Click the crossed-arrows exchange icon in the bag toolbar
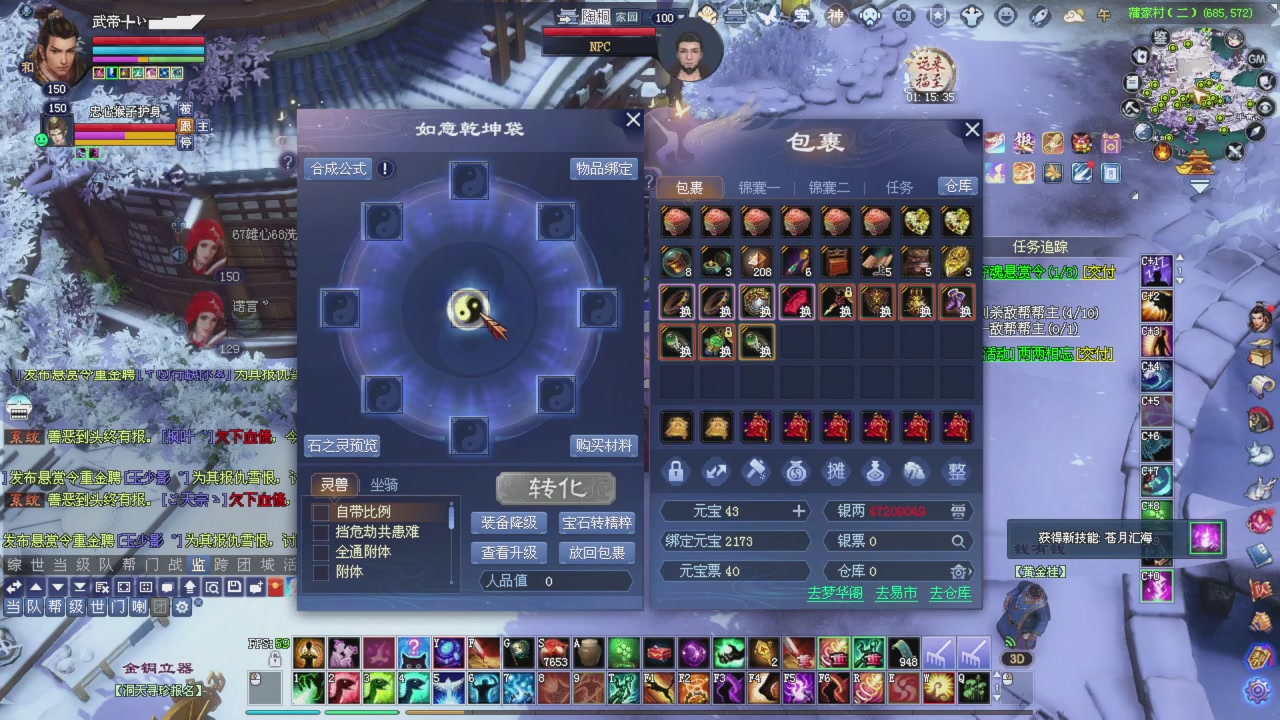1280x720 pixels. [716, 472]
